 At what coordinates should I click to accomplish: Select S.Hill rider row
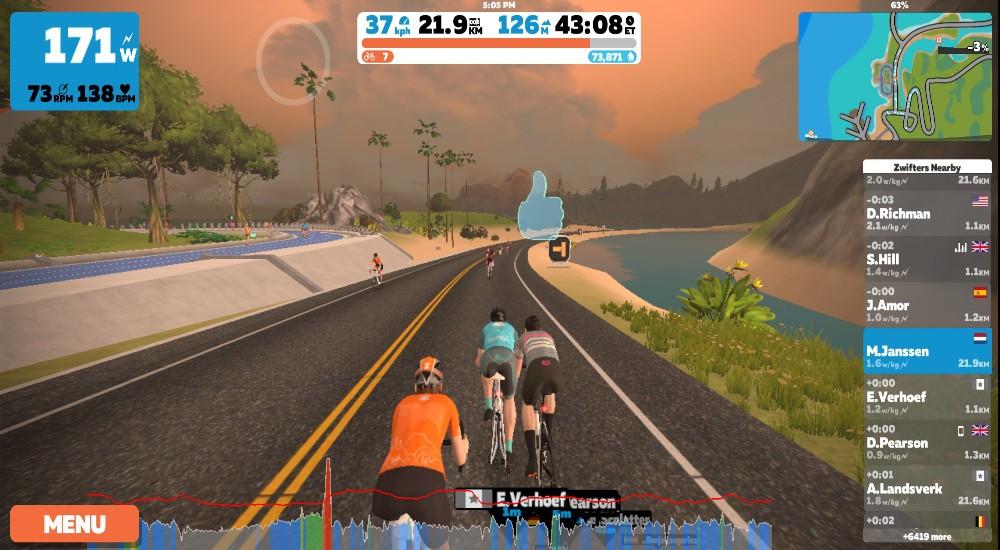927,259
